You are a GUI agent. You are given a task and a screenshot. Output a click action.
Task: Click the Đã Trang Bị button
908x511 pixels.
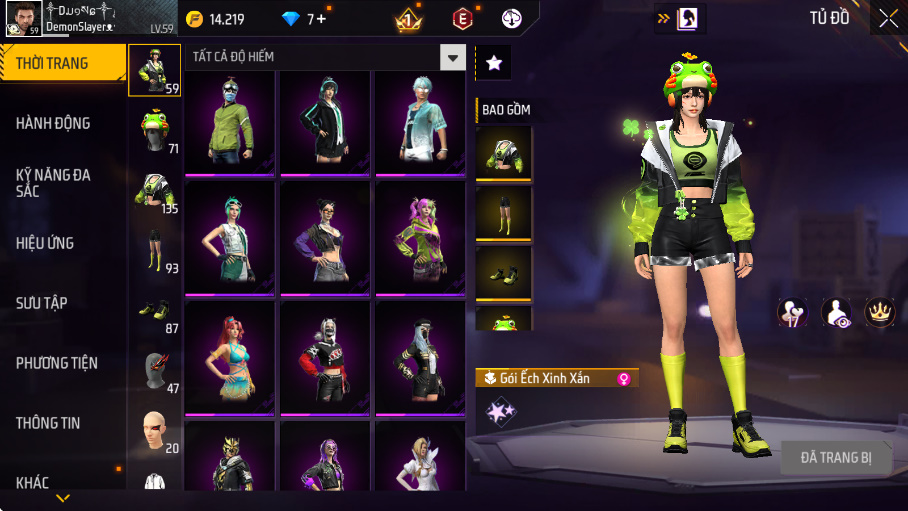tap(836, 458)
